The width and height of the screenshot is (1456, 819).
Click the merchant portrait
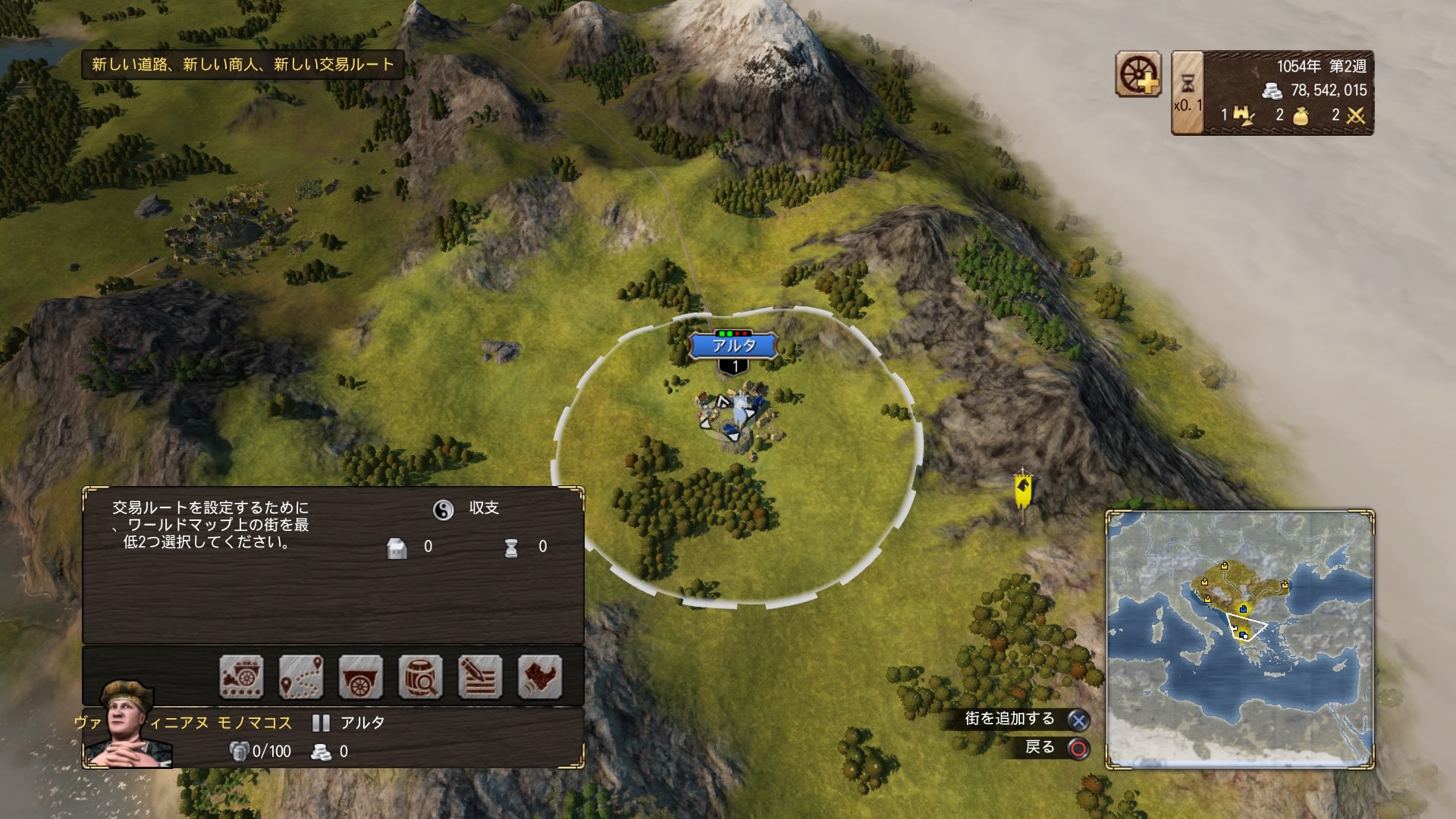click(127, 725)
